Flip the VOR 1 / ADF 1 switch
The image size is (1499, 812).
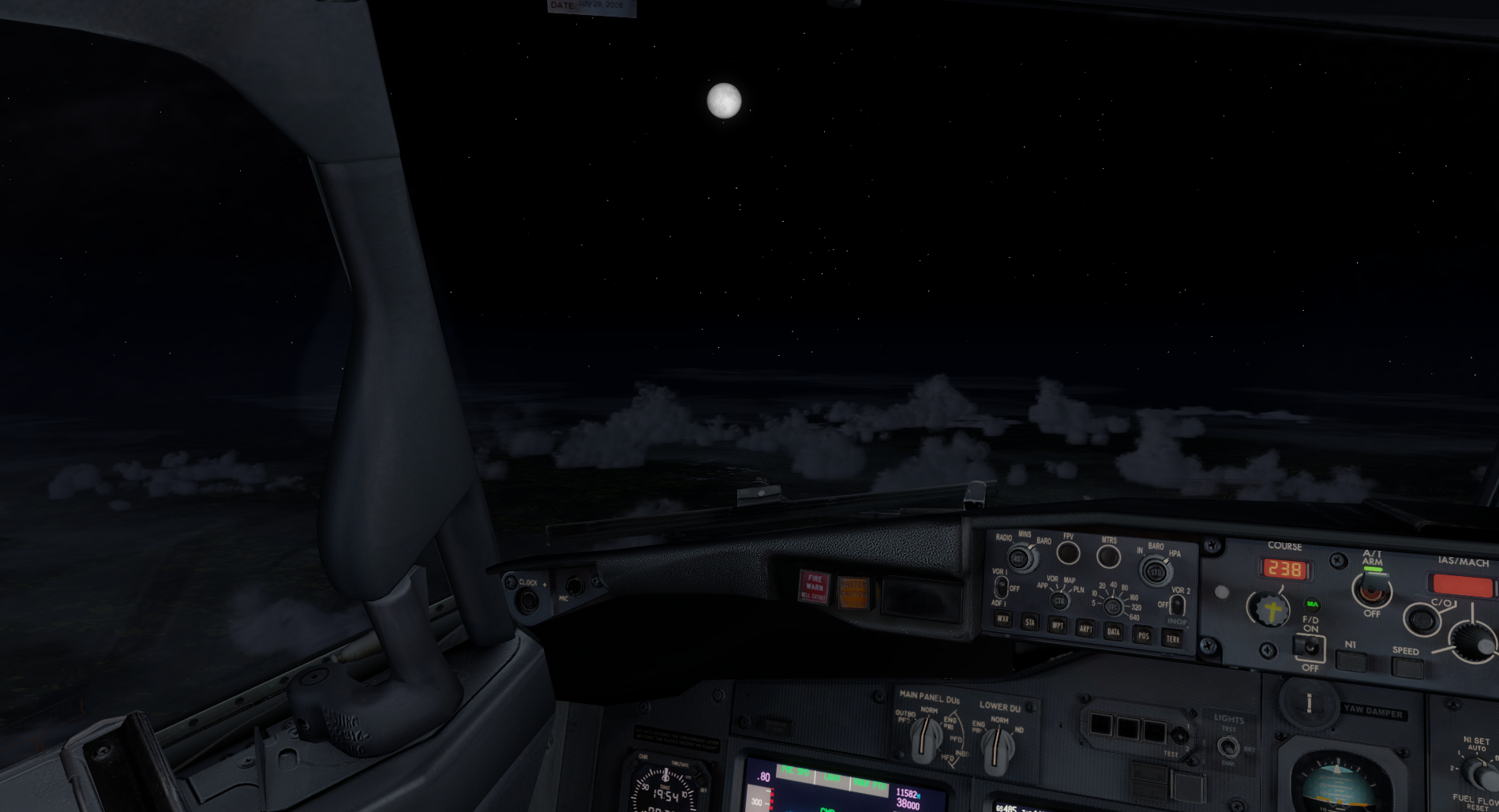point(1001,587)
